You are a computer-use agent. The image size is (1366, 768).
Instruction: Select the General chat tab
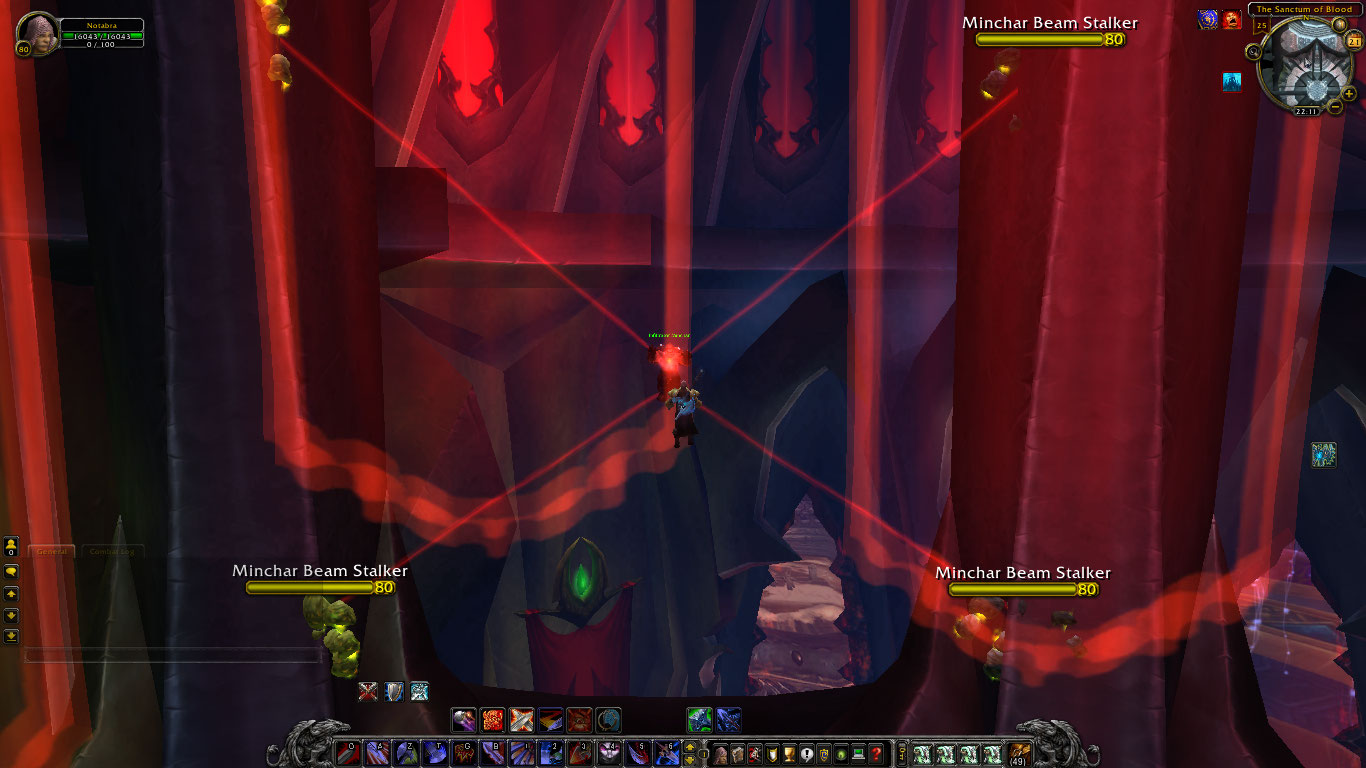[x=50, y=551]
